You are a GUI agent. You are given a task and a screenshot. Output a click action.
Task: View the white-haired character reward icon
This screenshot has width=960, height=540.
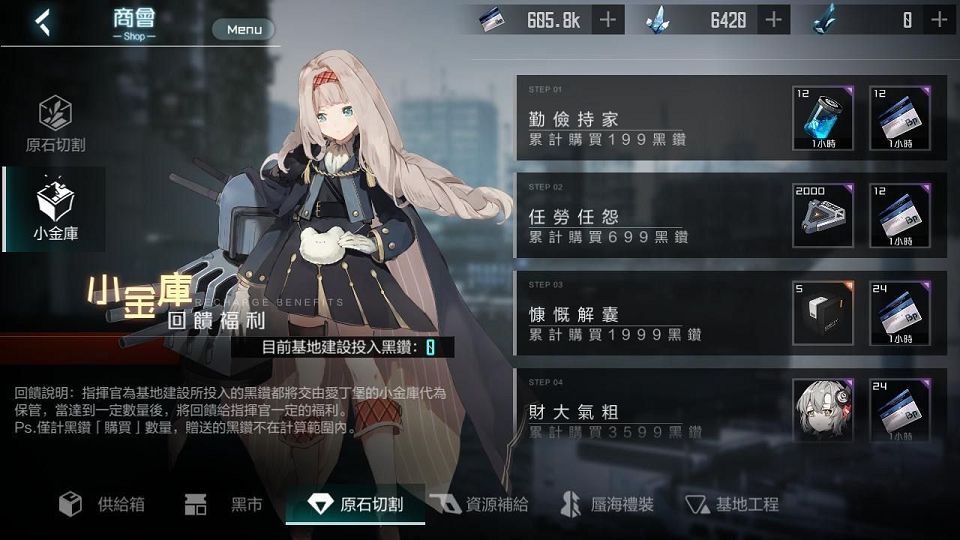pyautogui.click(x=823, y=408)
